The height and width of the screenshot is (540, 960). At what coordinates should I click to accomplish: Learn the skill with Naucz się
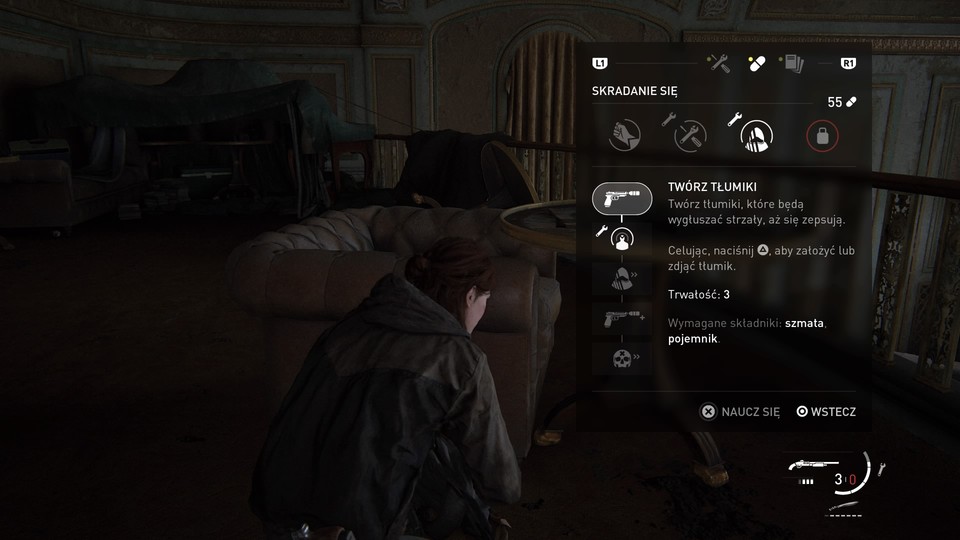740,411
